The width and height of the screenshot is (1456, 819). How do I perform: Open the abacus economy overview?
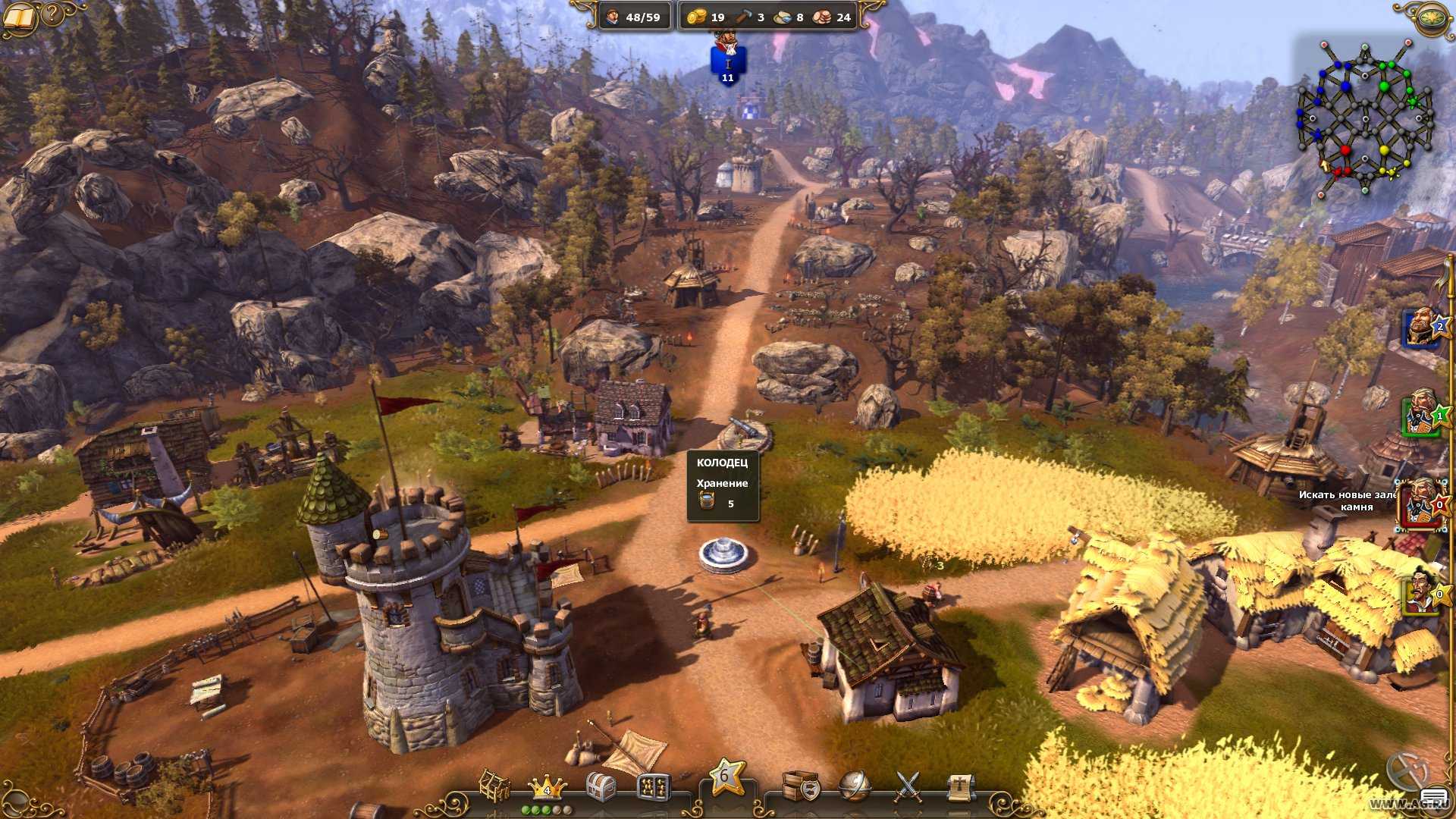click(654, 787)
